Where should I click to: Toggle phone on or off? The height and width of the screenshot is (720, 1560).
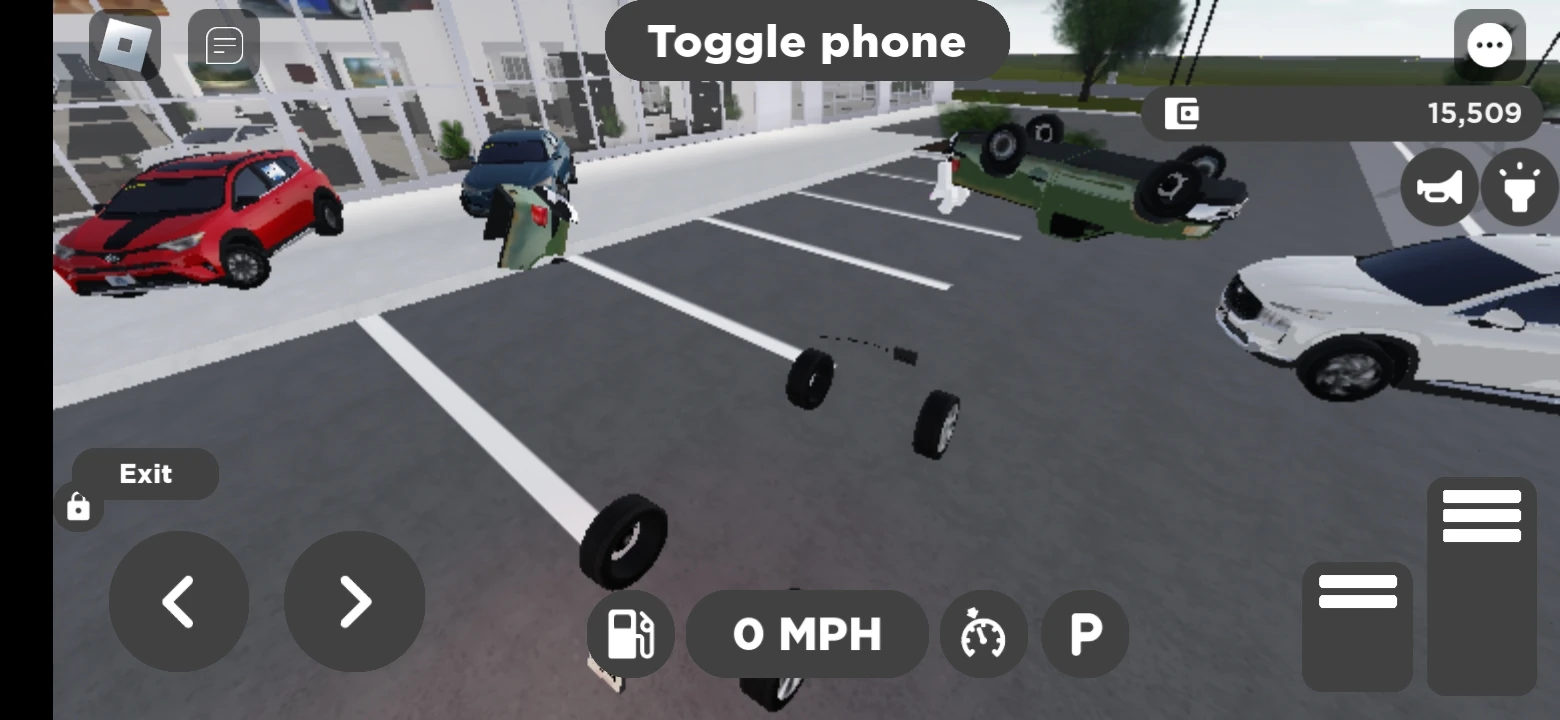807,41
